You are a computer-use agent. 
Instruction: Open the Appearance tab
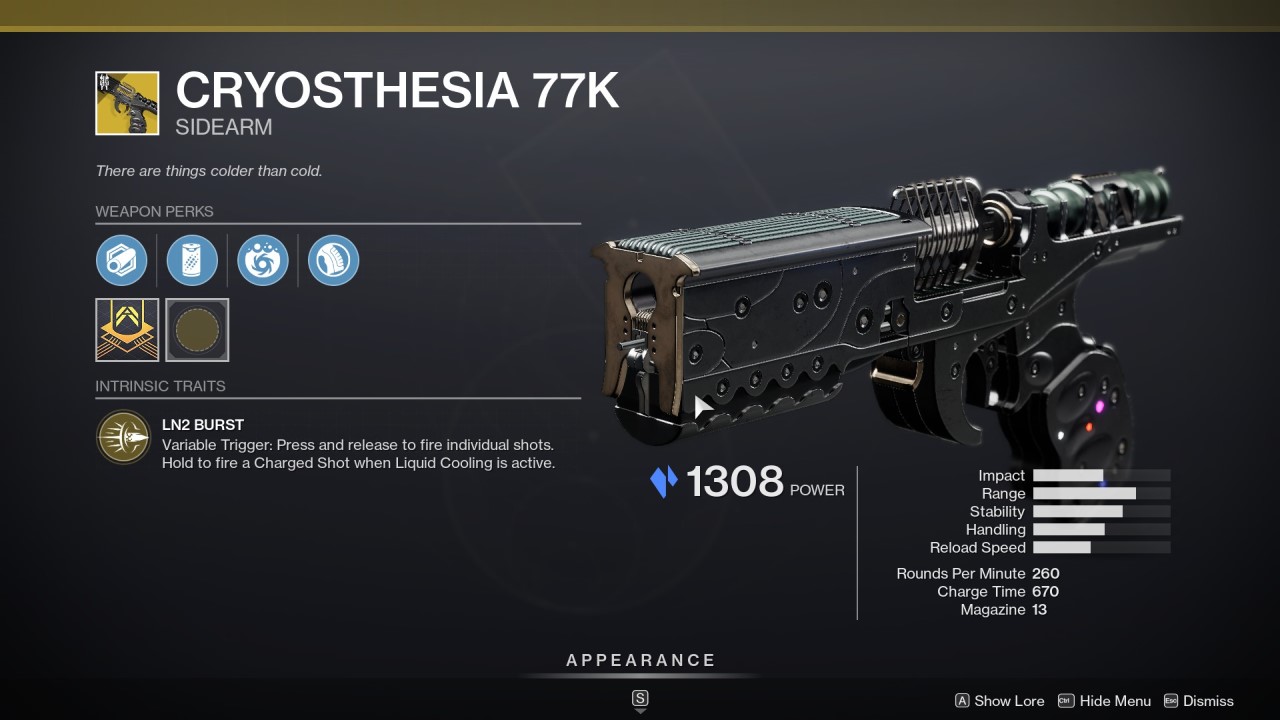(640, 660)
